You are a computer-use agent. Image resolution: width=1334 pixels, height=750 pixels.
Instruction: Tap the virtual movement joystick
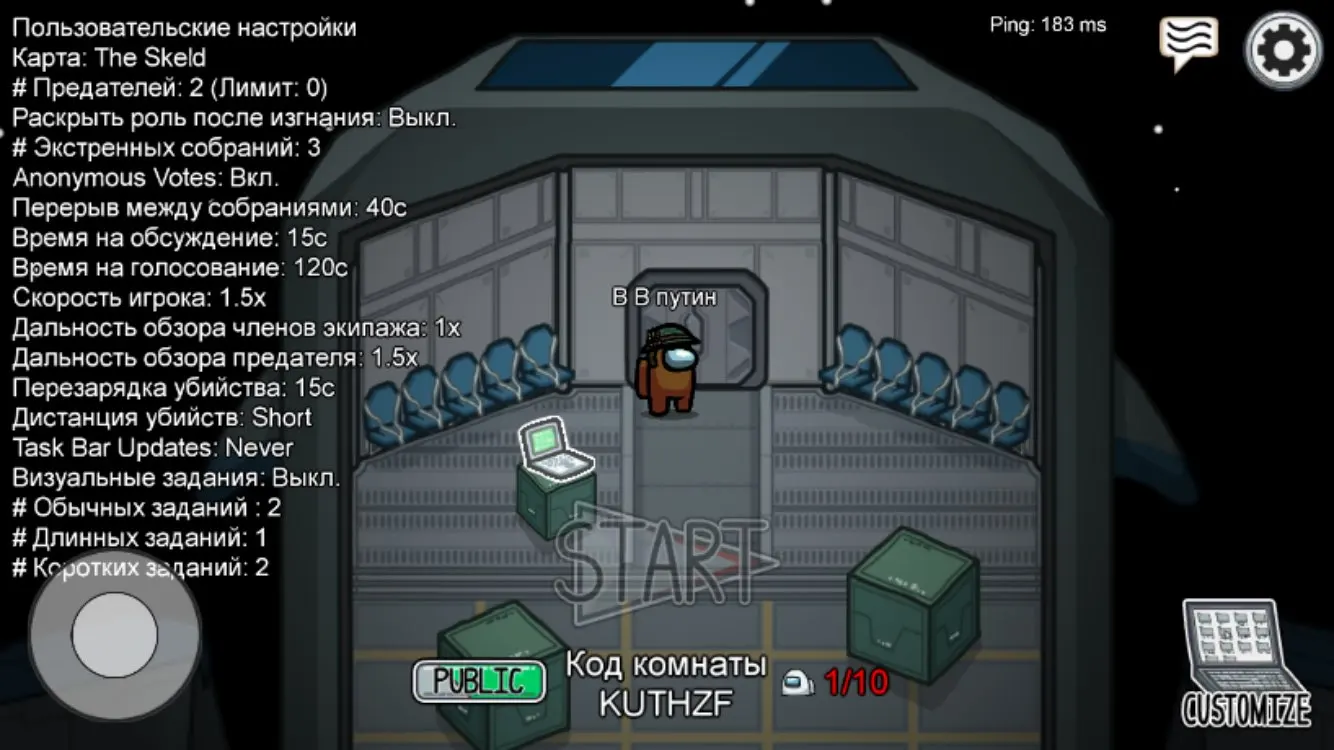[114, 635]
